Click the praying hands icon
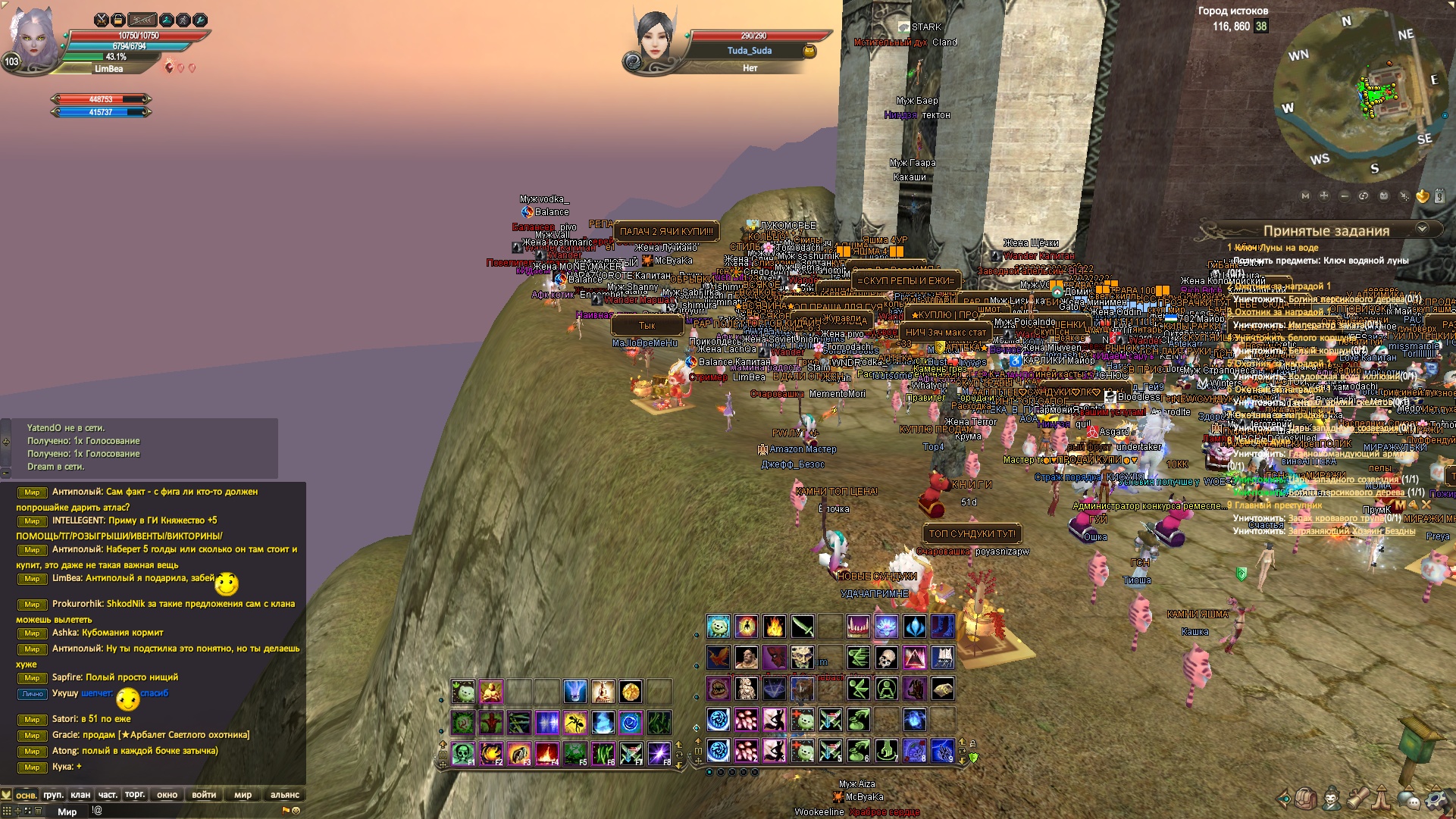Screen dimensions: 1456x819 [x=1383, y=799]
